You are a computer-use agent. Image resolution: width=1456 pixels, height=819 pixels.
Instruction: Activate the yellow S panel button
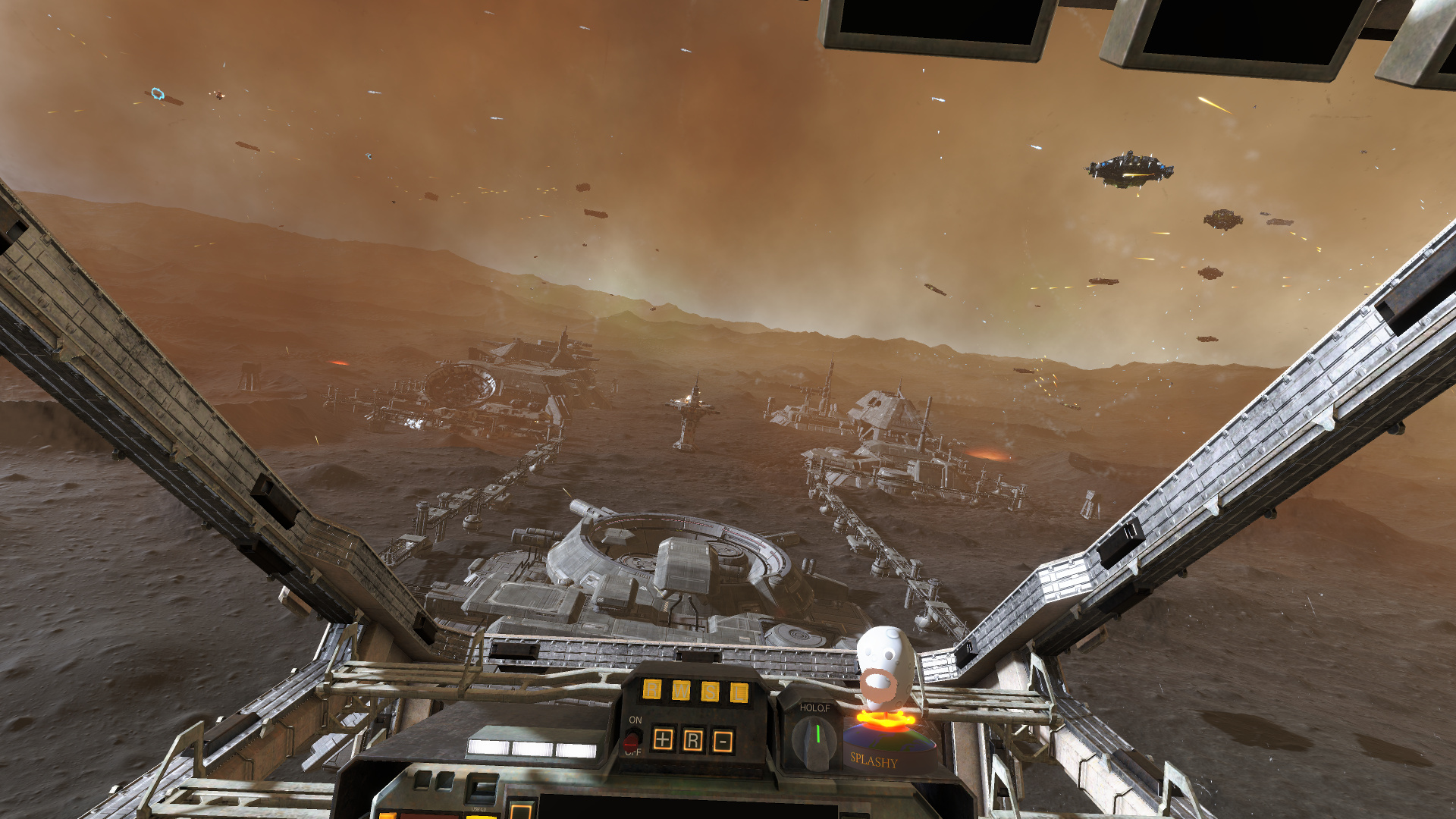click(x=710, y=691)
